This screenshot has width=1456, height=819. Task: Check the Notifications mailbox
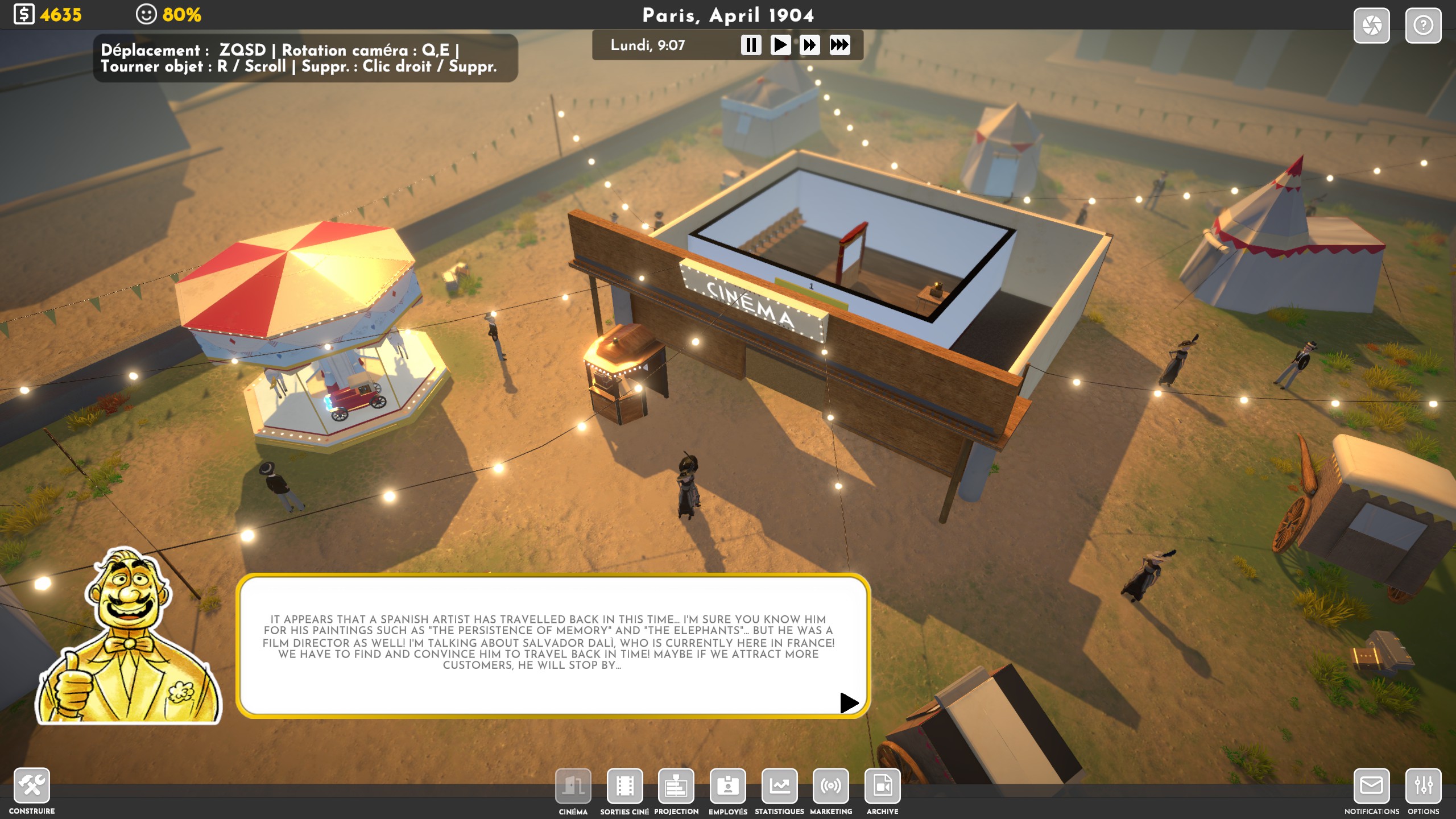point(1371,786)
